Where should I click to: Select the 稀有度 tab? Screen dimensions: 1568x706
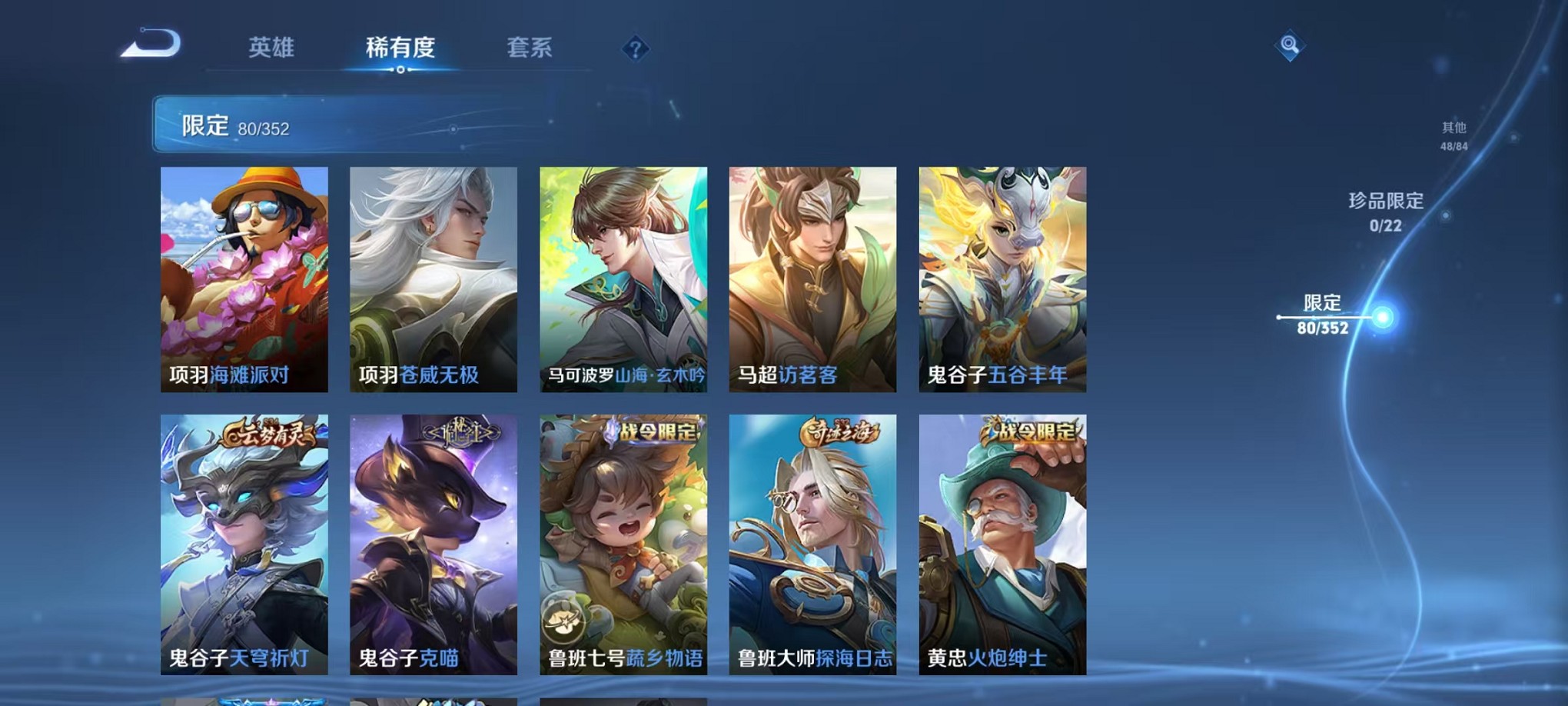click(x=400, y=48)
